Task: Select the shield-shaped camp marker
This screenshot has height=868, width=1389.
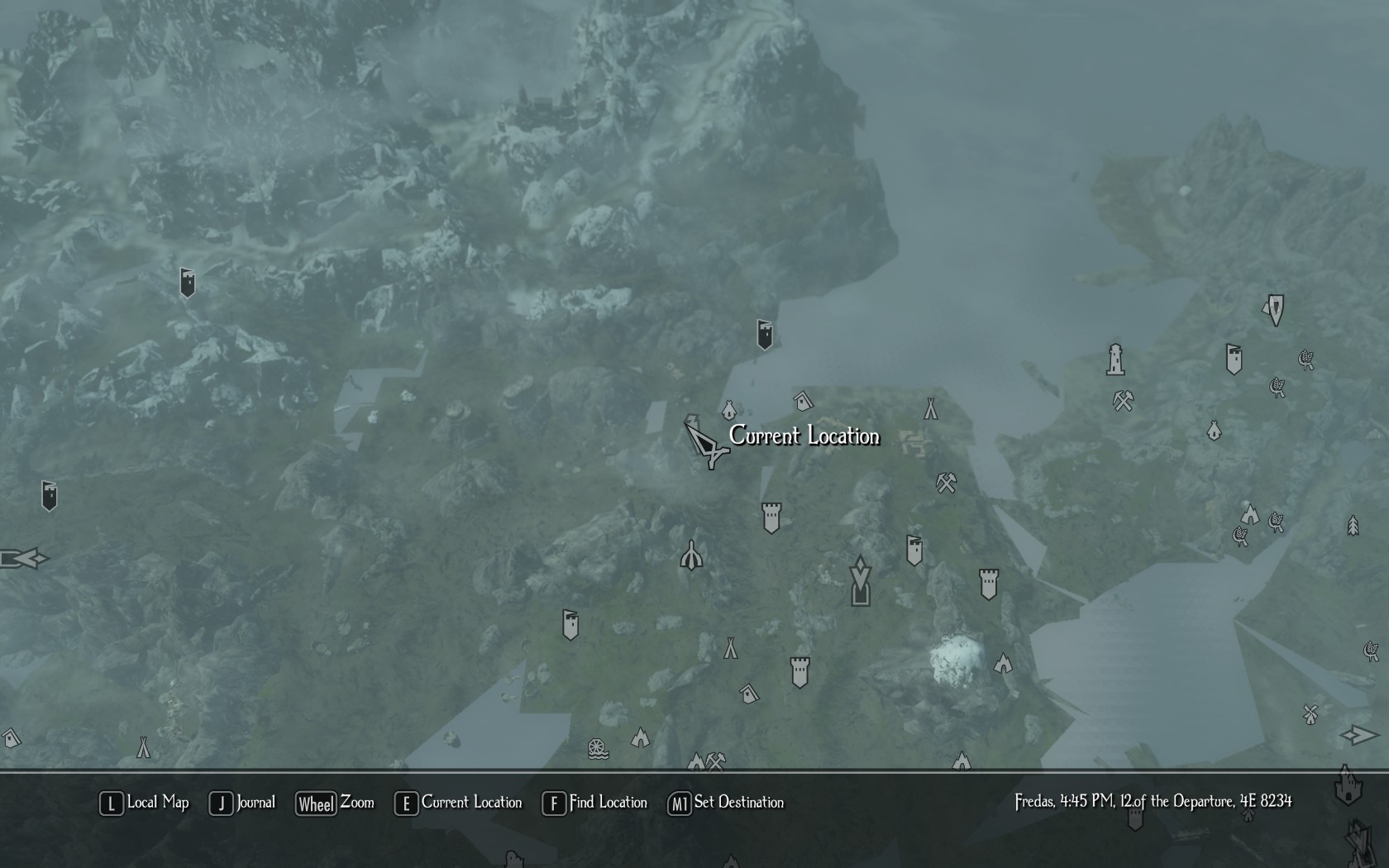Action: pyautogui.click(x=1275, y=309)
